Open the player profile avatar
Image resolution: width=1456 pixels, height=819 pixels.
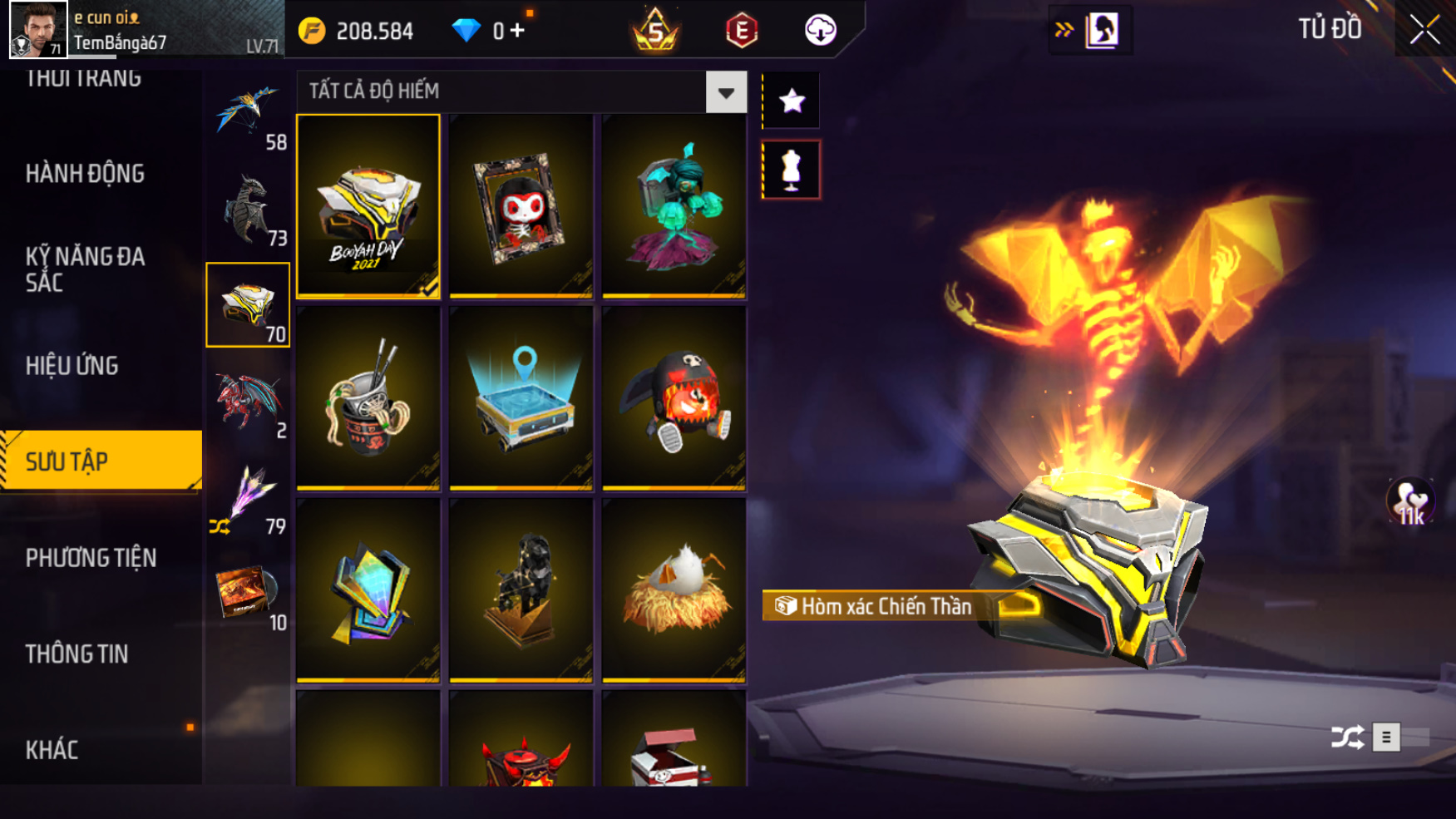[37, 30]
